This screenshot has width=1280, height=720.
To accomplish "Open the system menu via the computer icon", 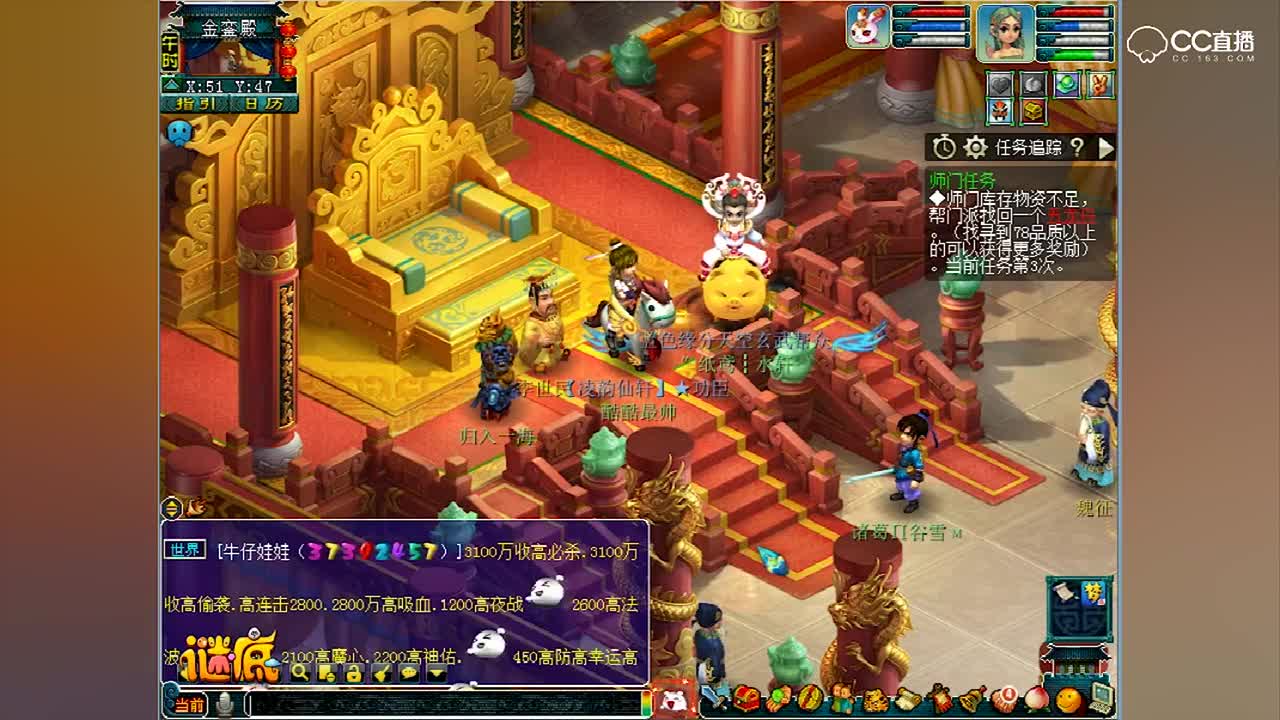I will point(1104,697).
